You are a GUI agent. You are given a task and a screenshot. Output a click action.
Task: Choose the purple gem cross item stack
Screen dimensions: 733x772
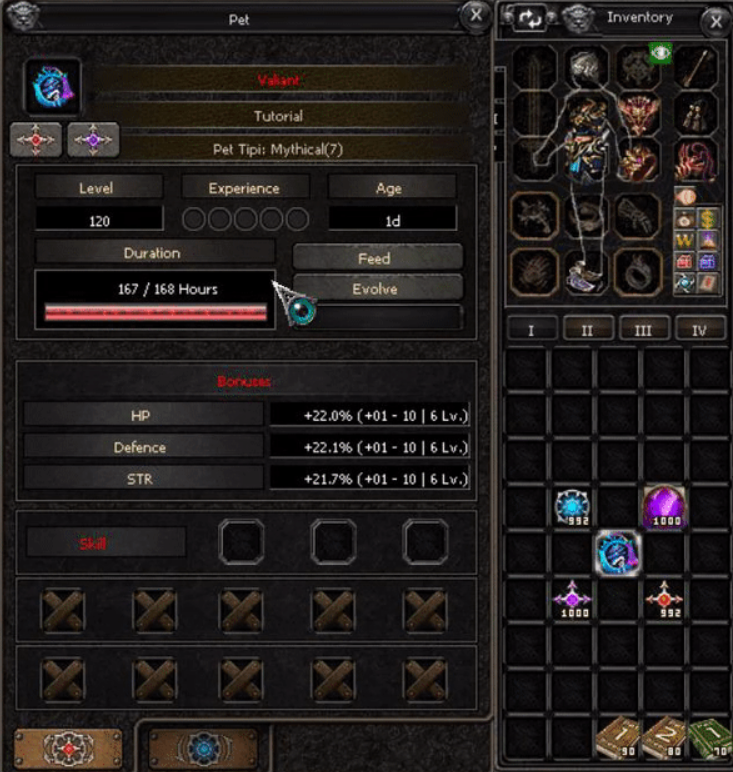[573, 598]
